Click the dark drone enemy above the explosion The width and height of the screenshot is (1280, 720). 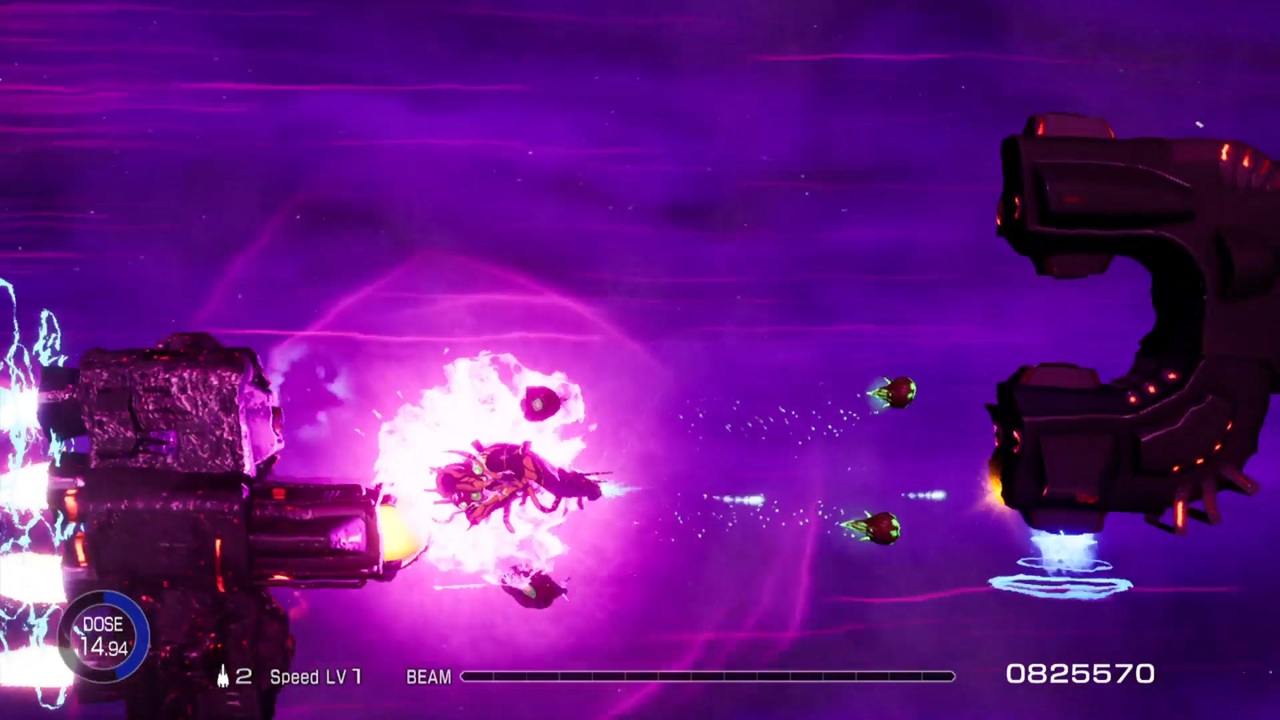click(540, 402)
